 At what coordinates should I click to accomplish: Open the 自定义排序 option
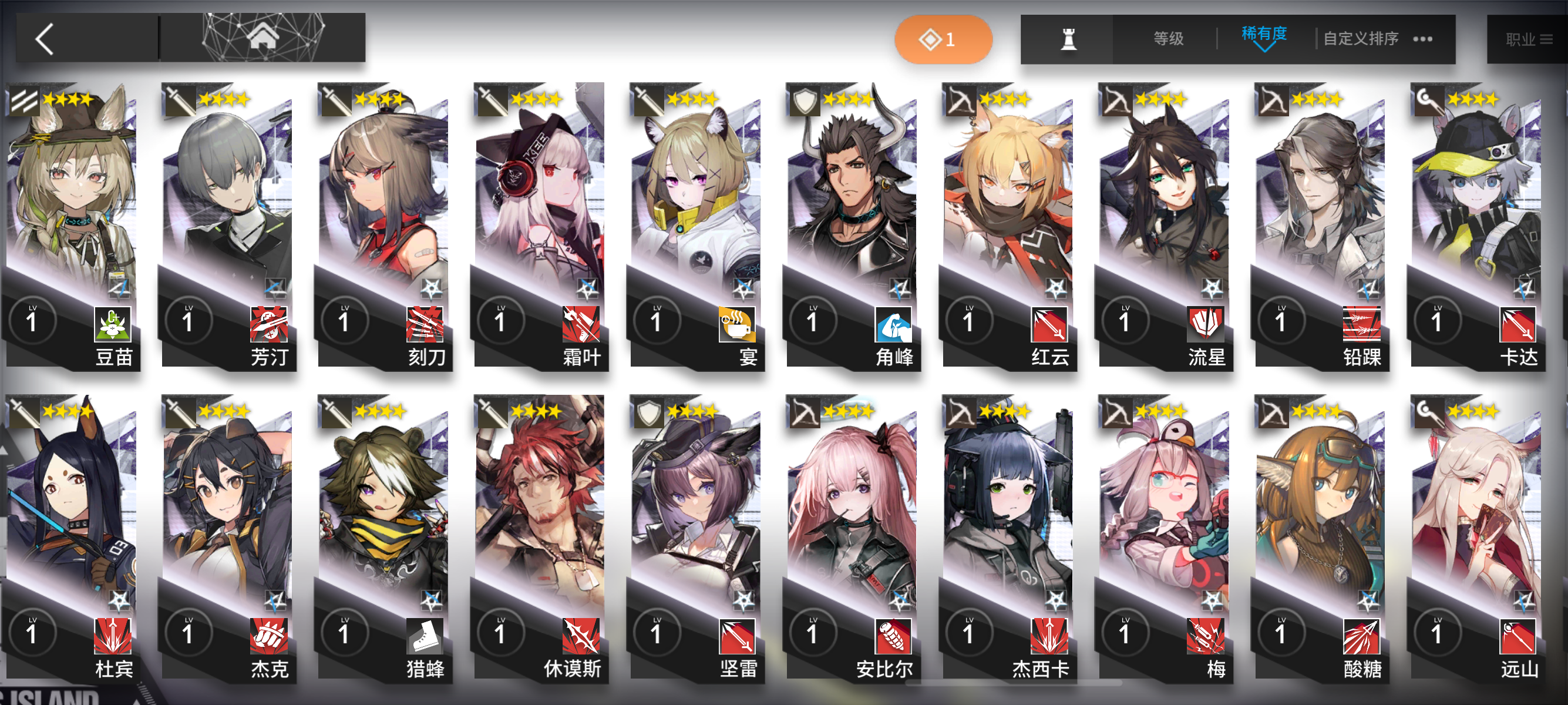point(1358,38)
